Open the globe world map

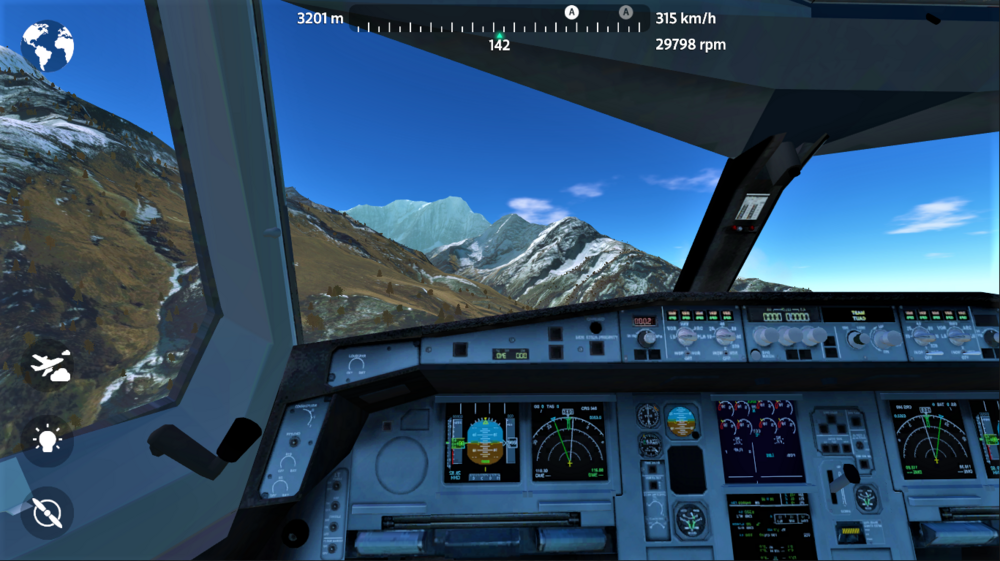click(x=47, y=46)
